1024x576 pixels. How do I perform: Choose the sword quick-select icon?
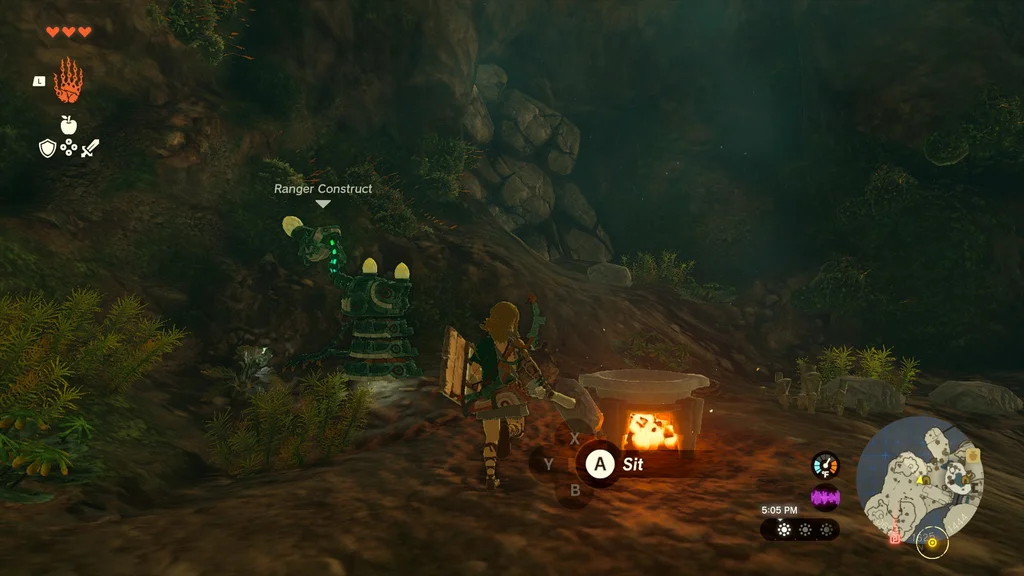coord(90,148)
